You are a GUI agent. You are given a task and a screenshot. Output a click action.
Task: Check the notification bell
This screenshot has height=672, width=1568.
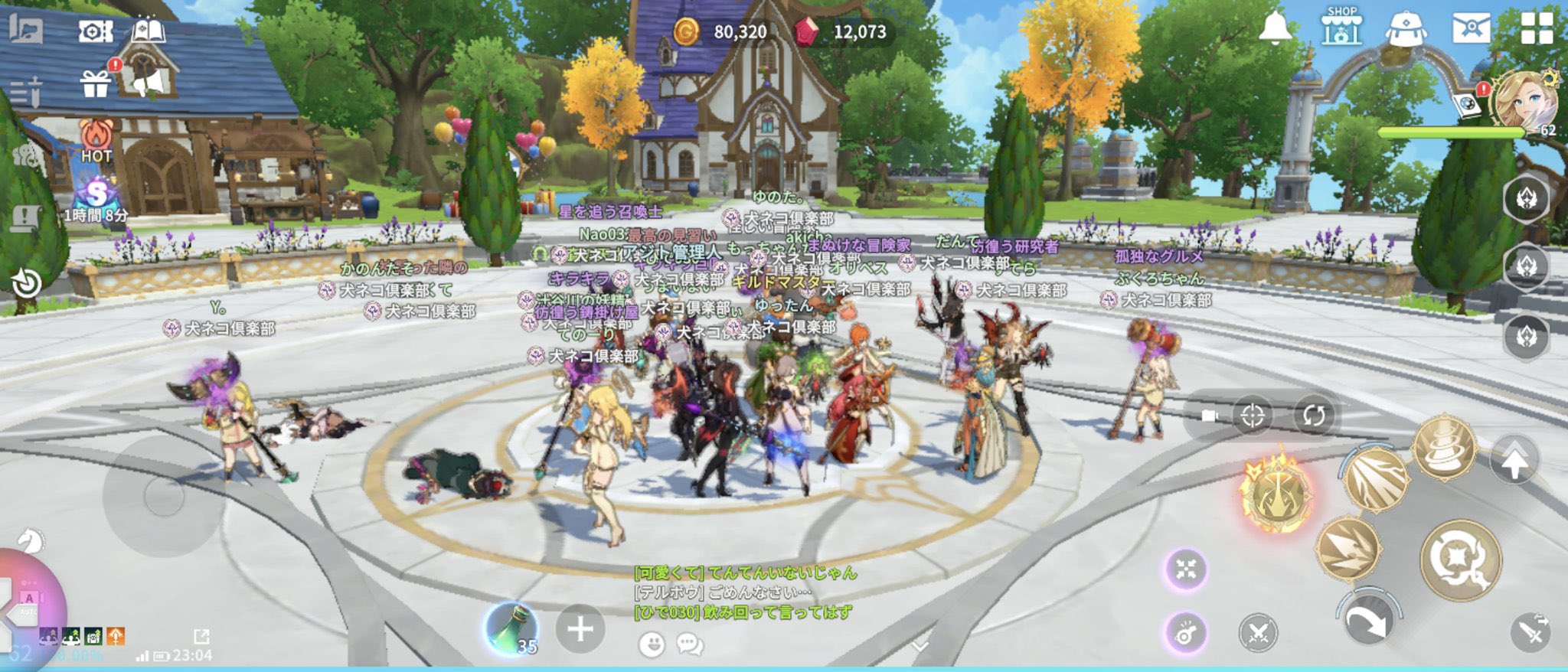1275,28
